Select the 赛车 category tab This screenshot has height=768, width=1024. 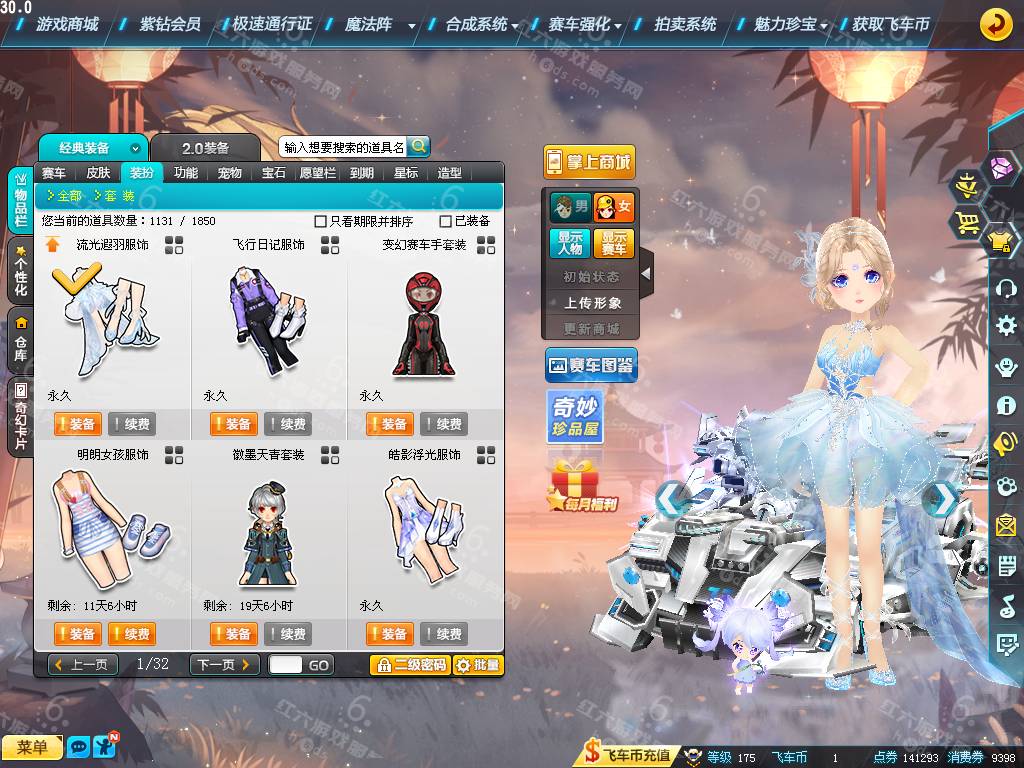[x=54, y=173]
